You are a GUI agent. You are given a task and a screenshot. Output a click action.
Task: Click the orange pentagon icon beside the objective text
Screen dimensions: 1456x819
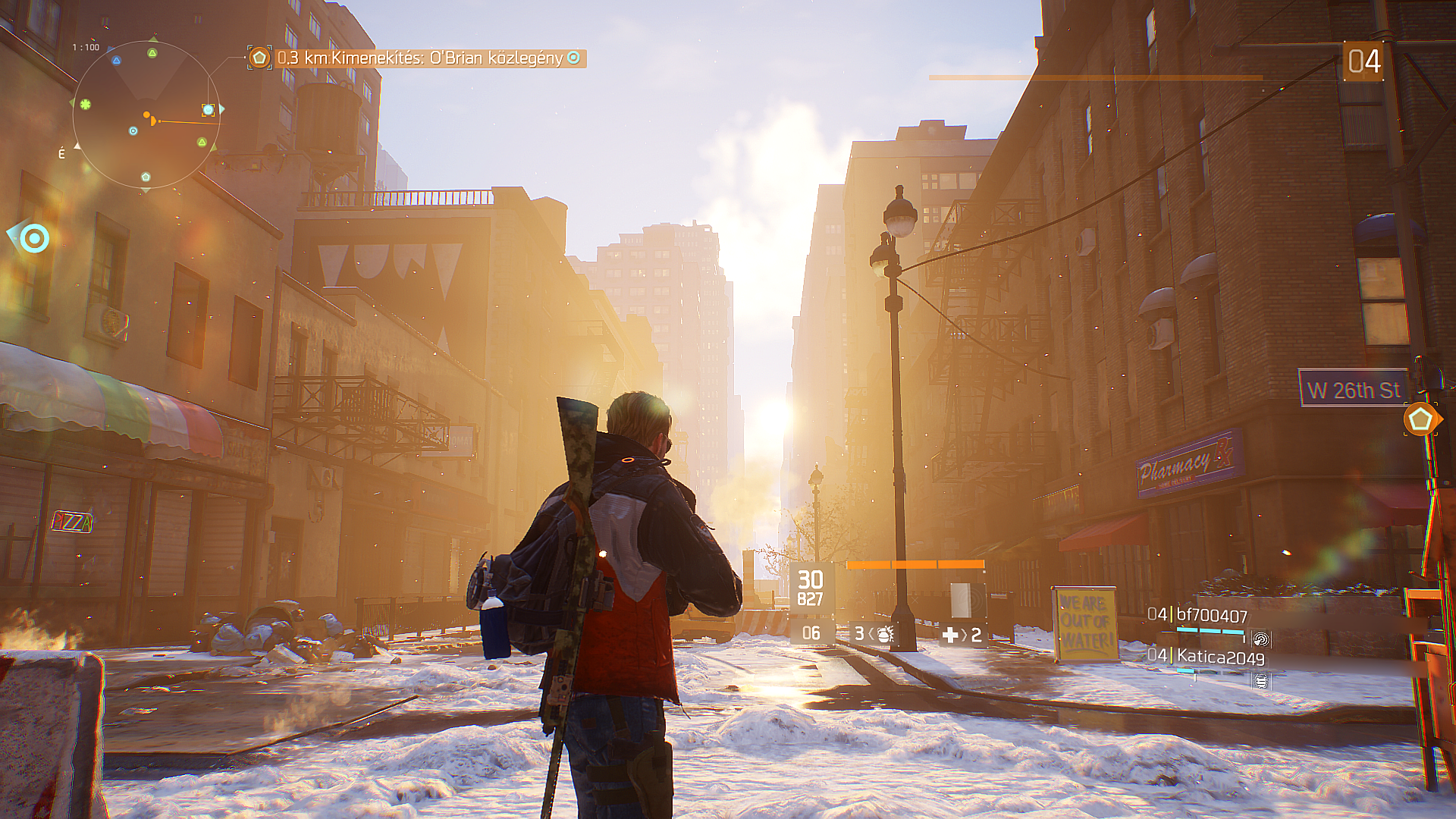coord(259,58)
